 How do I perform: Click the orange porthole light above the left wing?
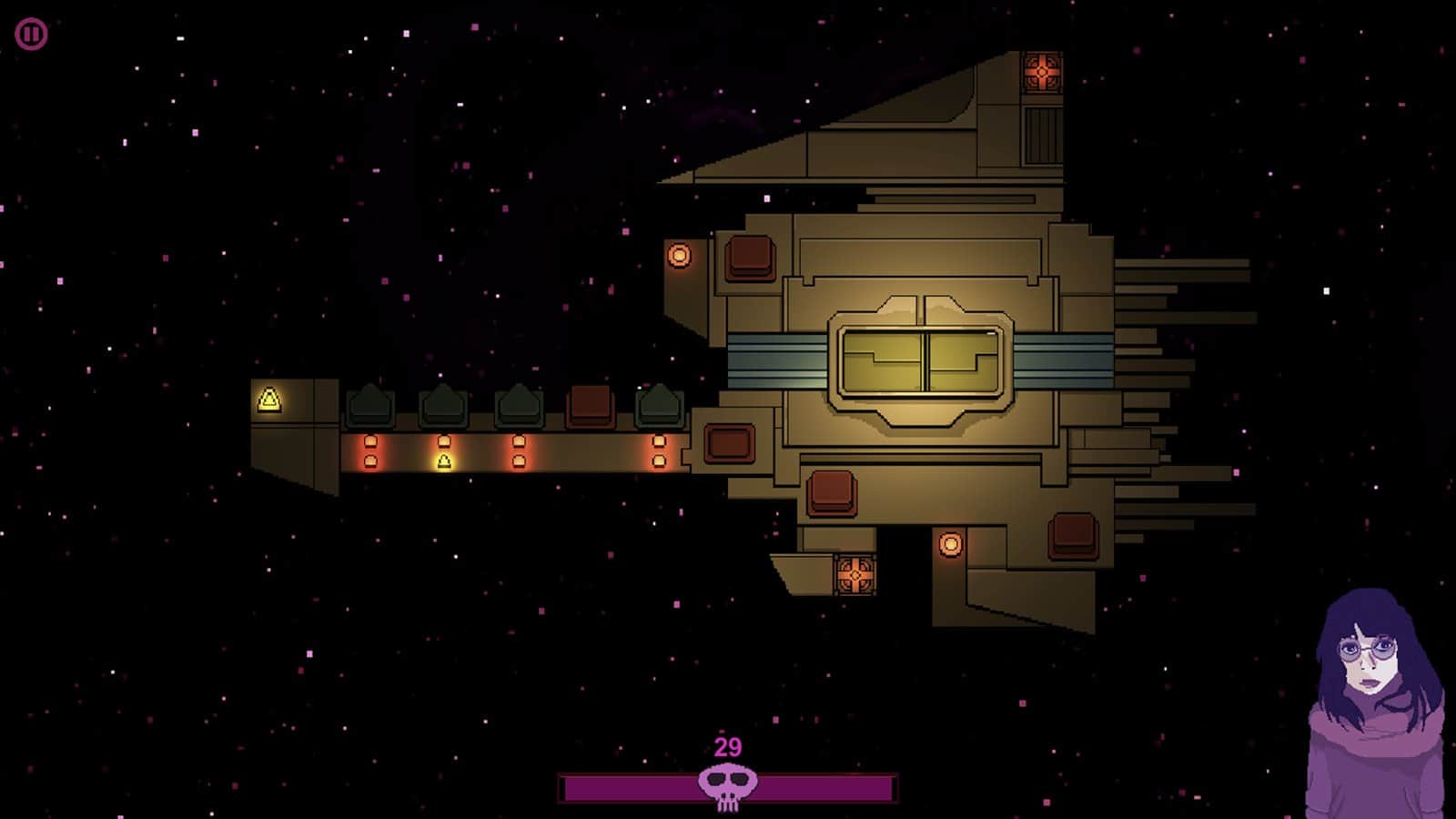point(680,255)
